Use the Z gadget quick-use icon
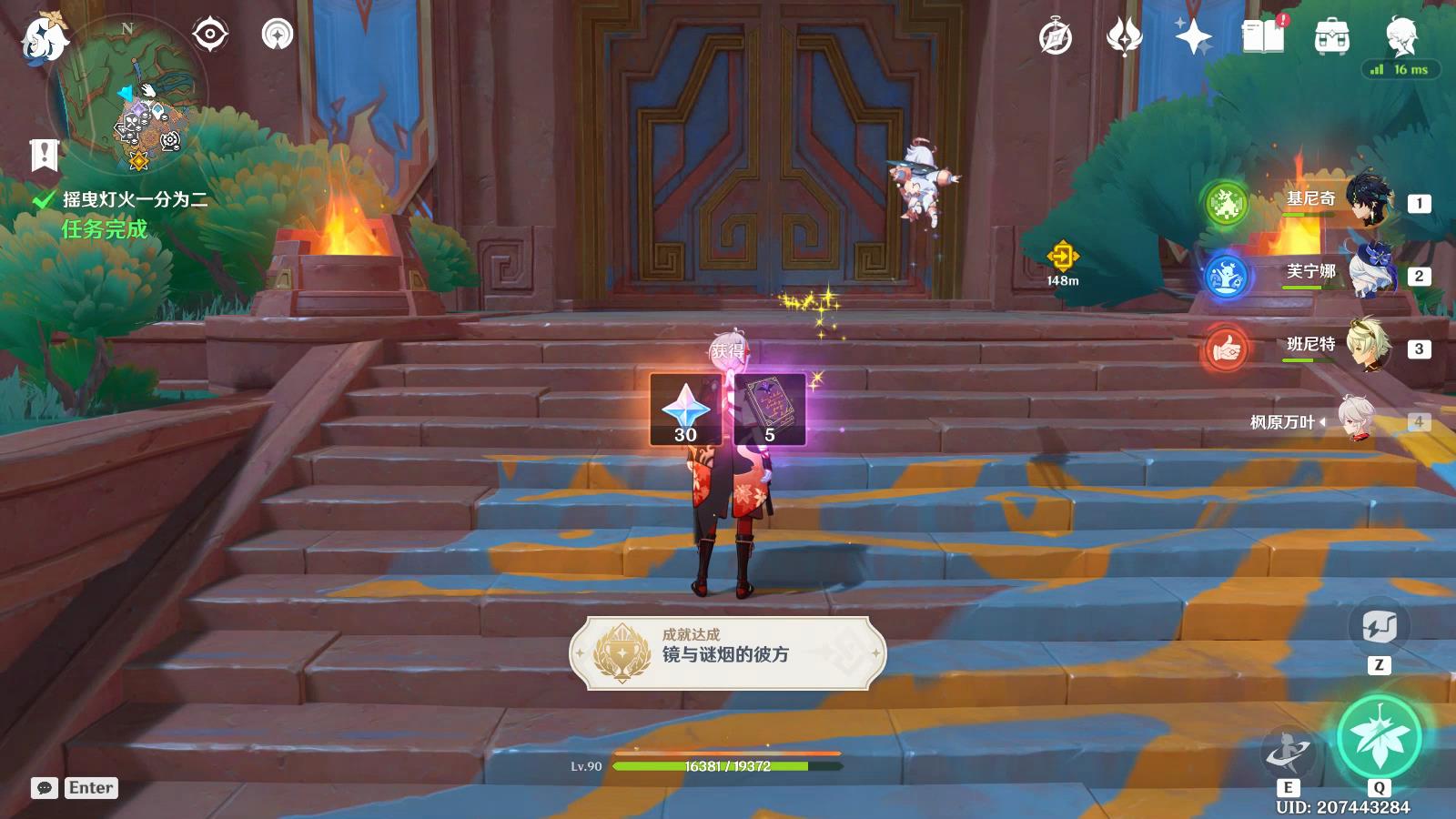The height and width of the screenshot is (819, 1456). [1379, 627]
